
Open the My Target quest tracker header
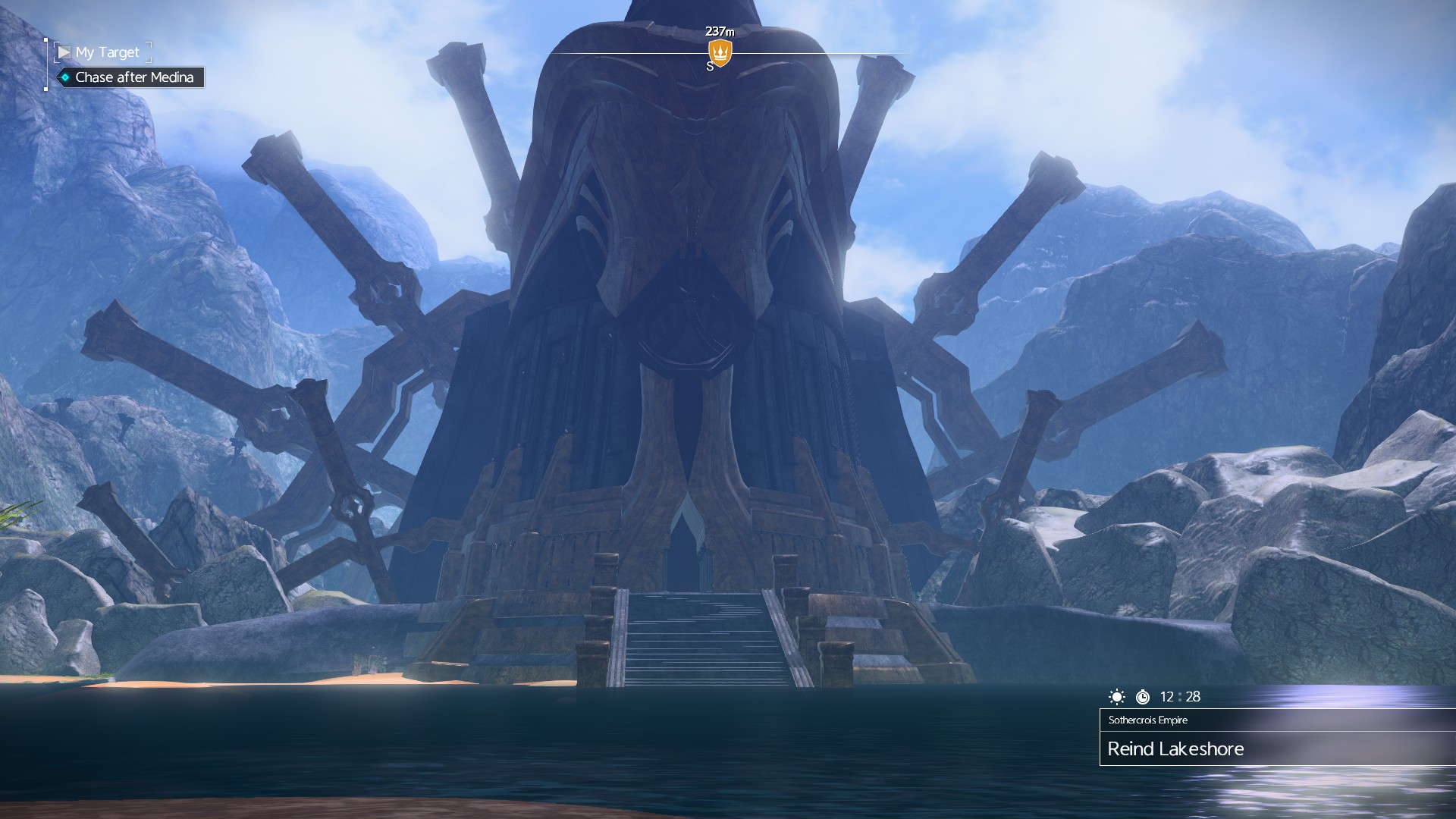click(x=106, y=52)
